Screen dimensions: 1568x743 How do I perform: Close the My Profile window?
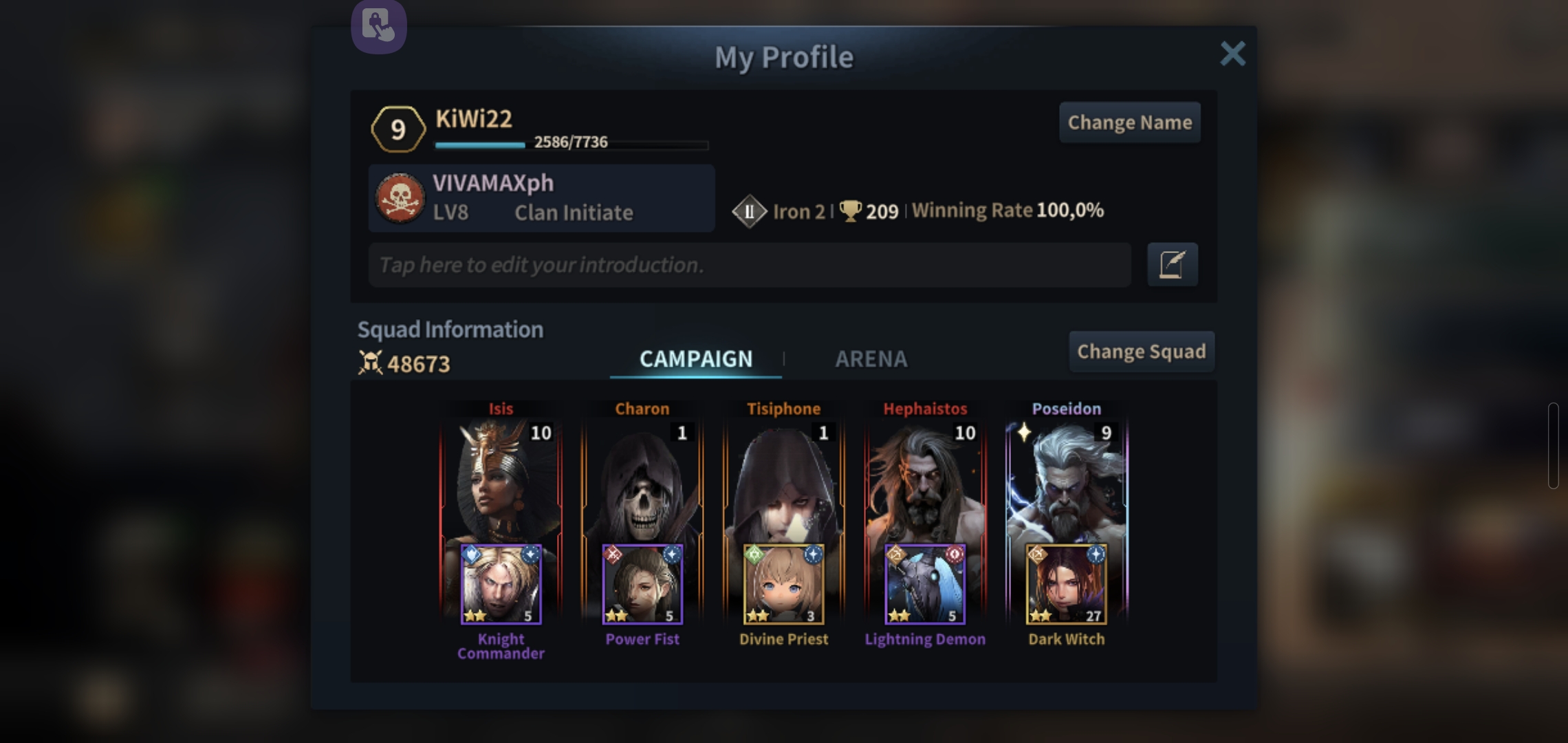click(x=1232, y=54)
